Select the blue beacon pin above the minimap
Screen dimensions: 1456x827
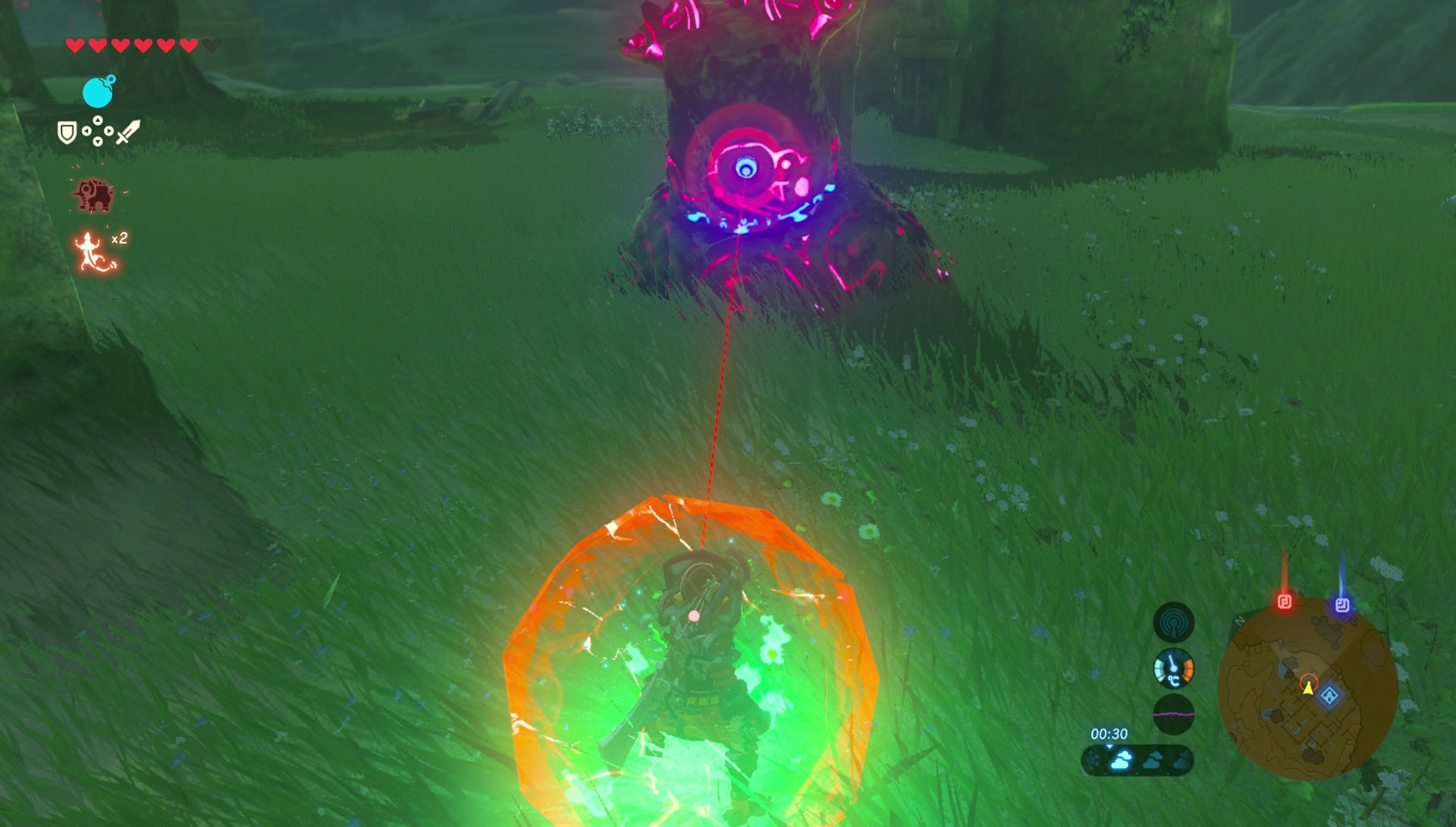click(x=1342, y=604)
